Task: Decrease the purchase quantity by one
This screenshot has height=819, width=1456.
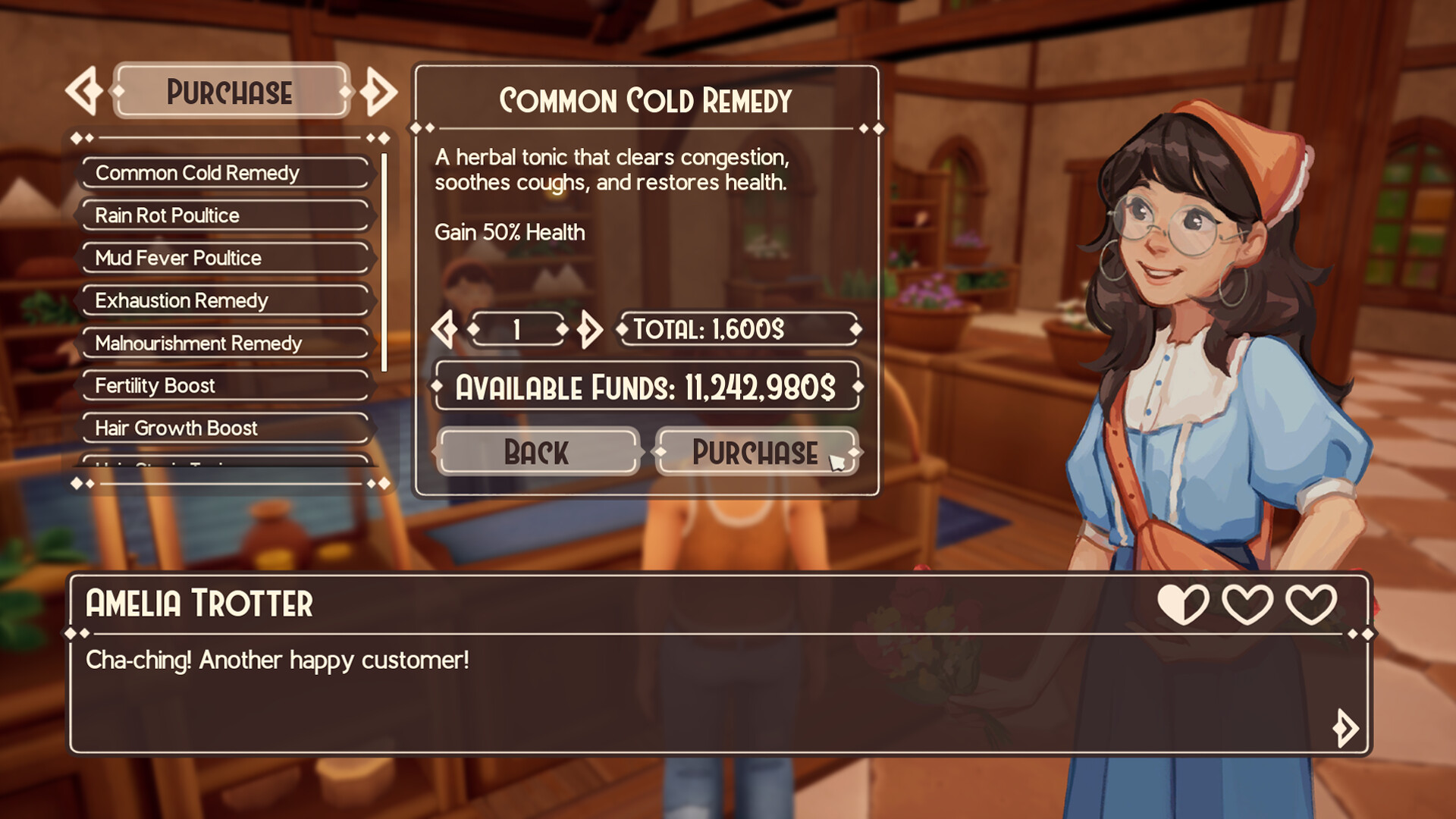Action: pos(445,329)
